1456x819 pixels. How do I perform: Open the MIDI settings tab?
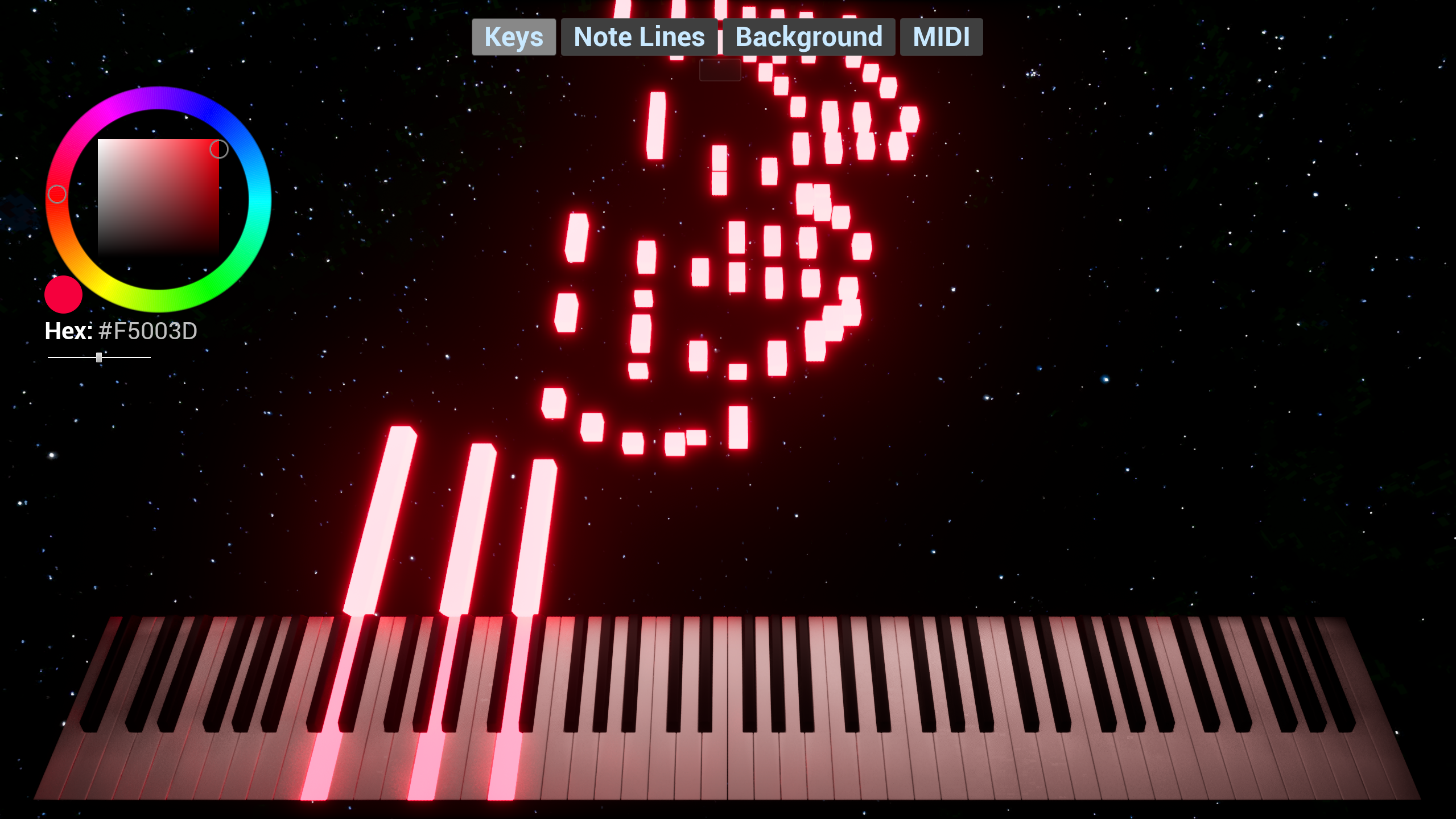[x=941, y=36]
